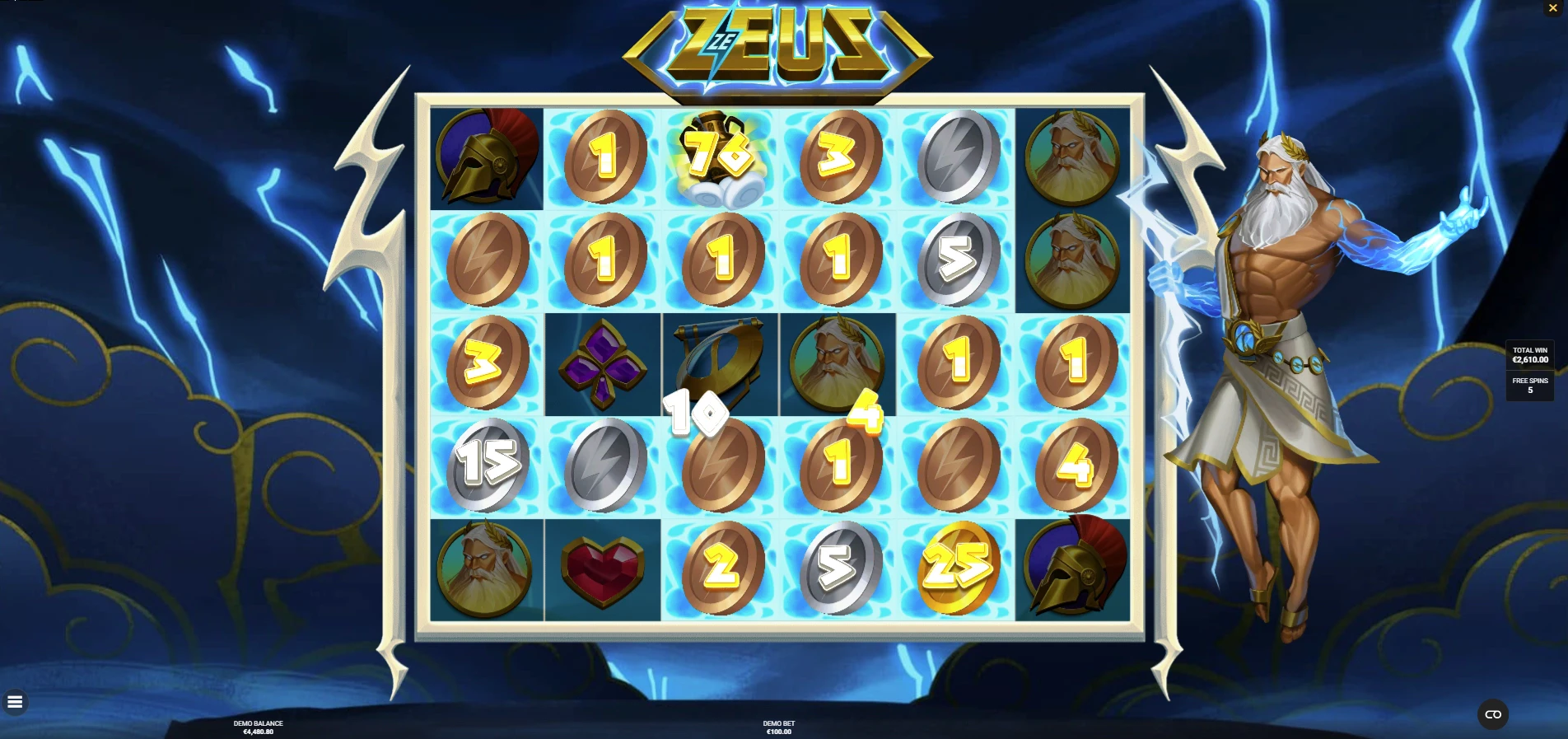Close the game with the yellow X

point(1553,8)
